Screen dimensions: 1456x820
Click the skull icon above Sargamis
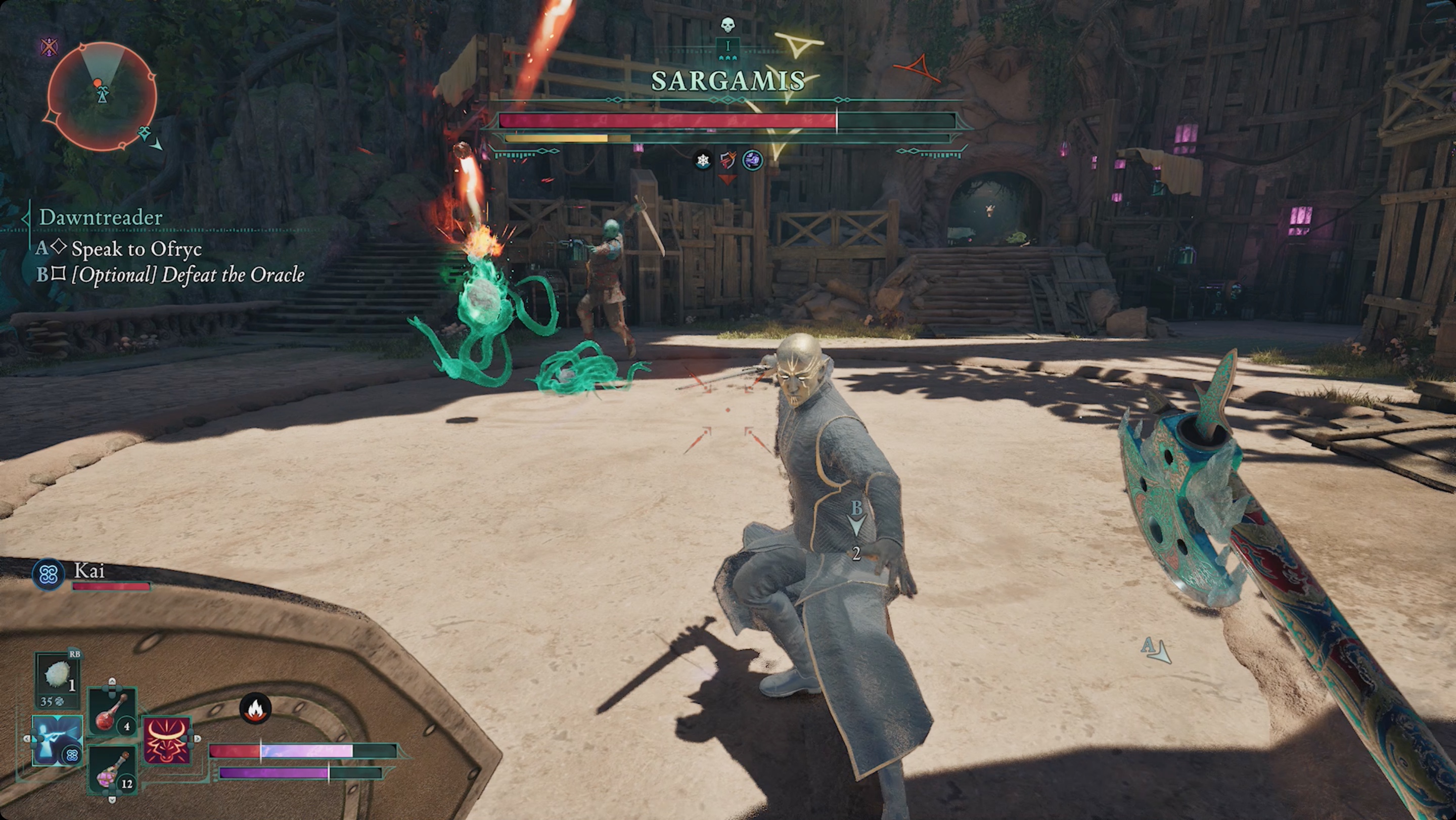(x=727, y=24)
